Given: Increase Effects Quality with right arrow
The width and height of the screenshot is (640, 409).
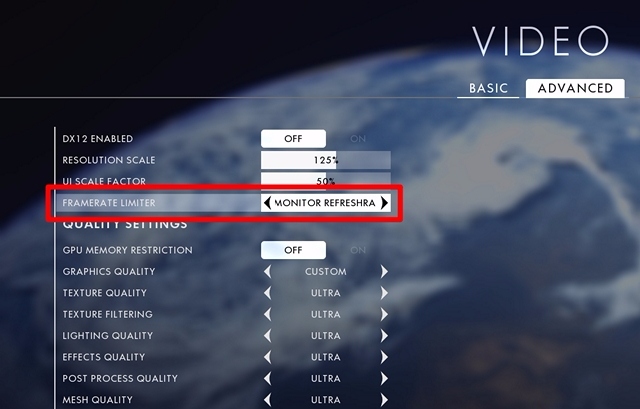Looking at the screenshot, I should 384,357.
